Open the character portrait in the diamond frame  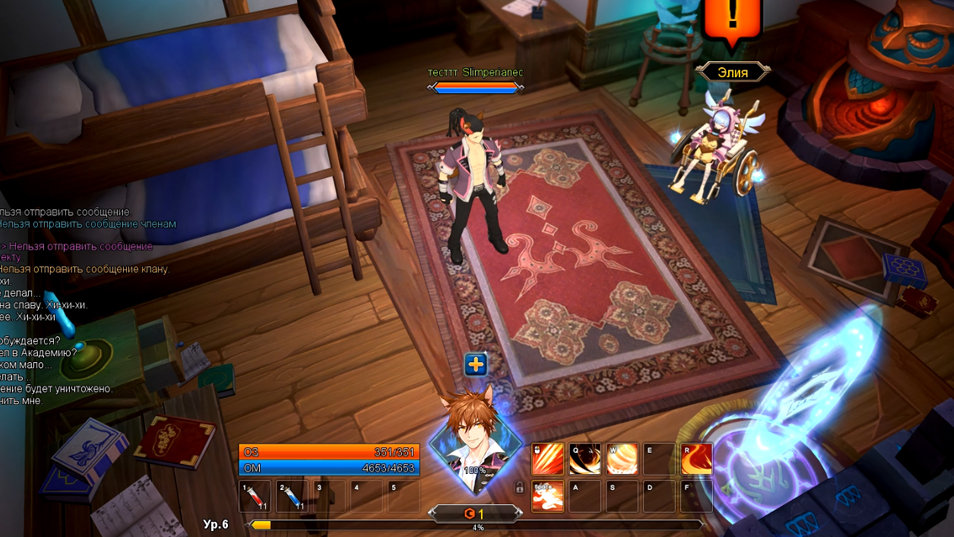pyautogui.click(x=475, y=440)
